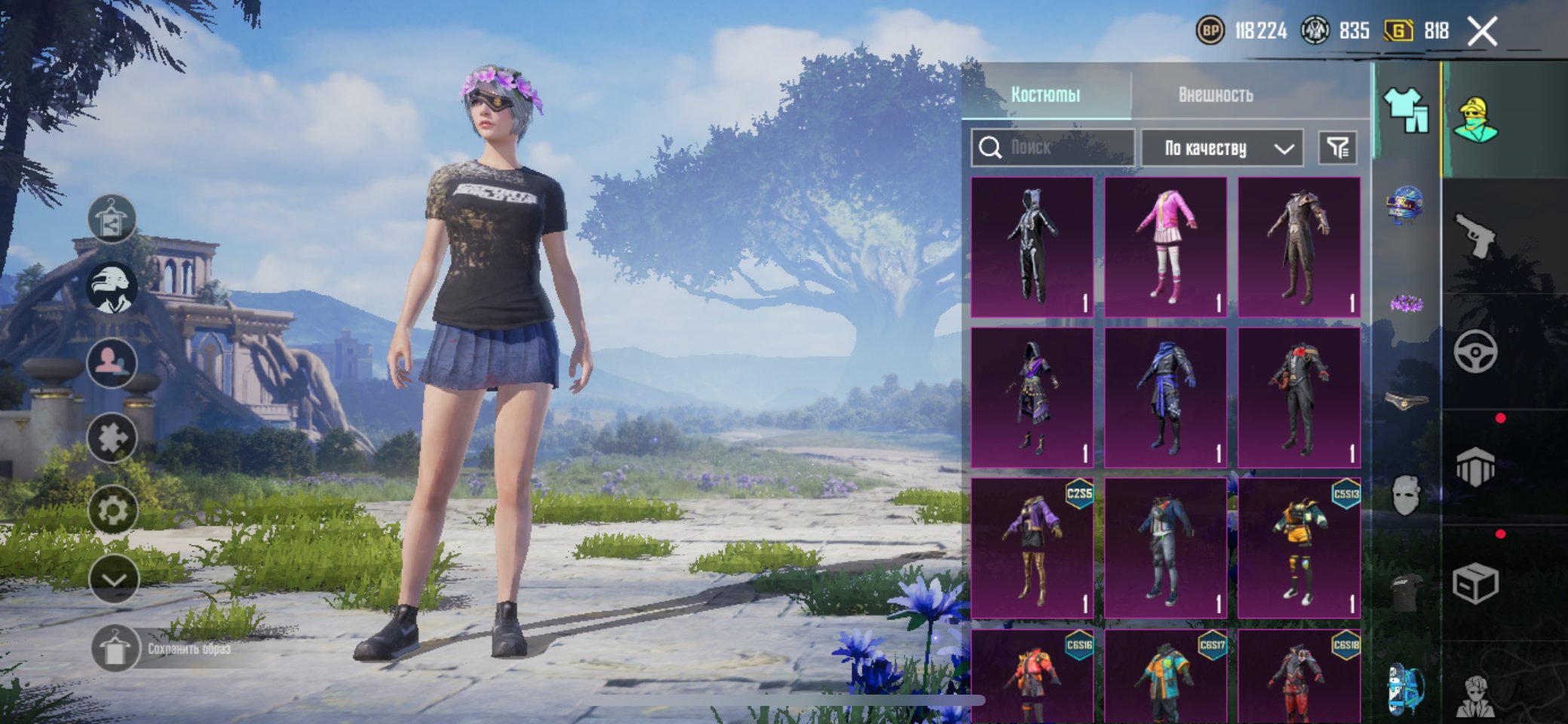Open the По качеству sort dropdown
The image size is (1568, 724).
(x=1222, y=148)
